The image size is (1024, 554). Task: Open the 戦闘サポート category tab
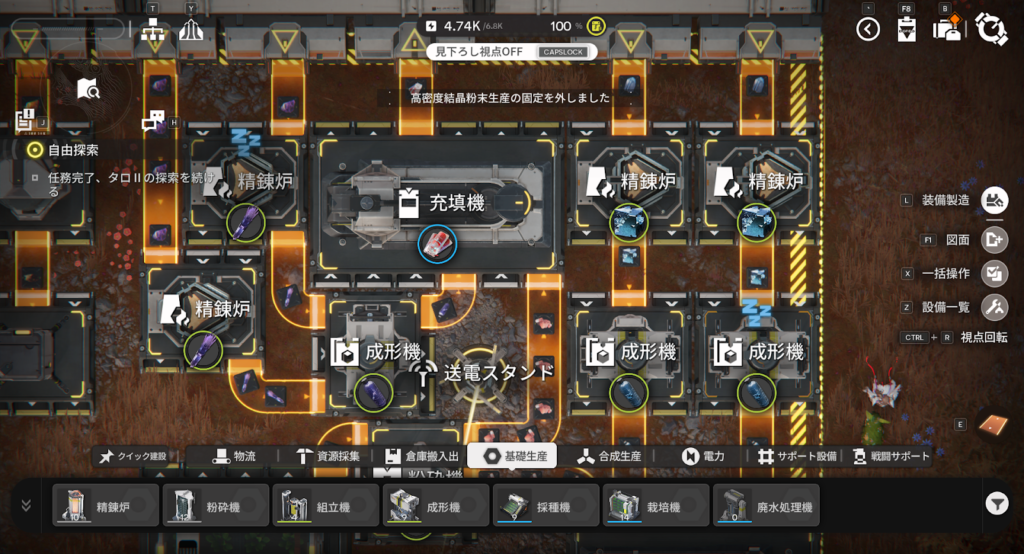(x=888, y=456)
